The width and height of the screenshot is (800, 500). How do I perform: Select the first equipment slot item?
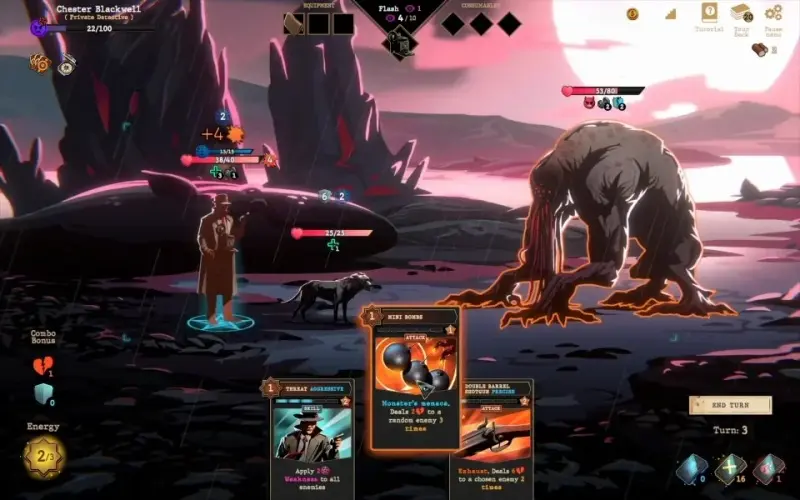pyautogui.click(x=294, y=24)
